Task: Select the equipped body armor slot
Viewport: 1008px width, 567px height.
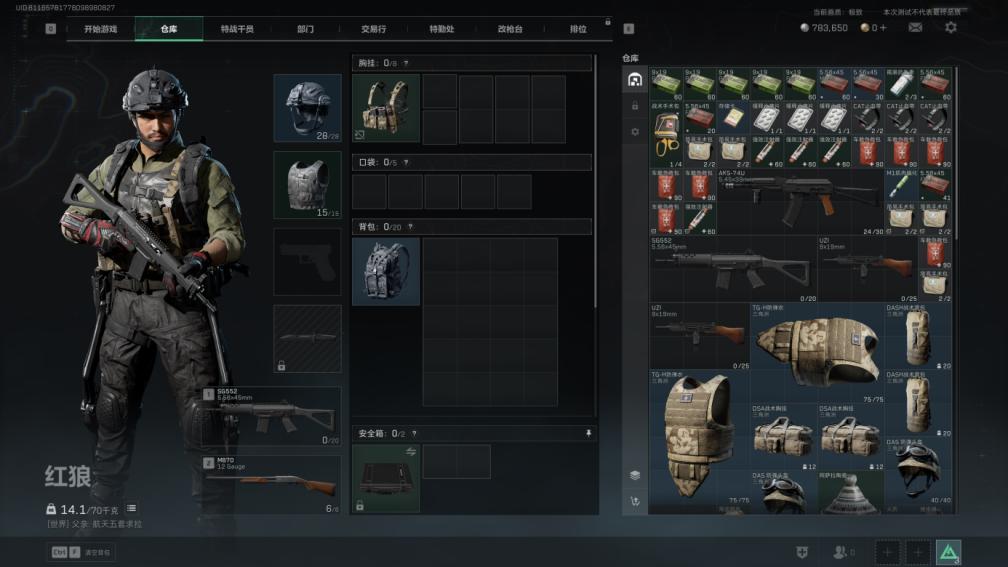Action: (x=307, y=184)
